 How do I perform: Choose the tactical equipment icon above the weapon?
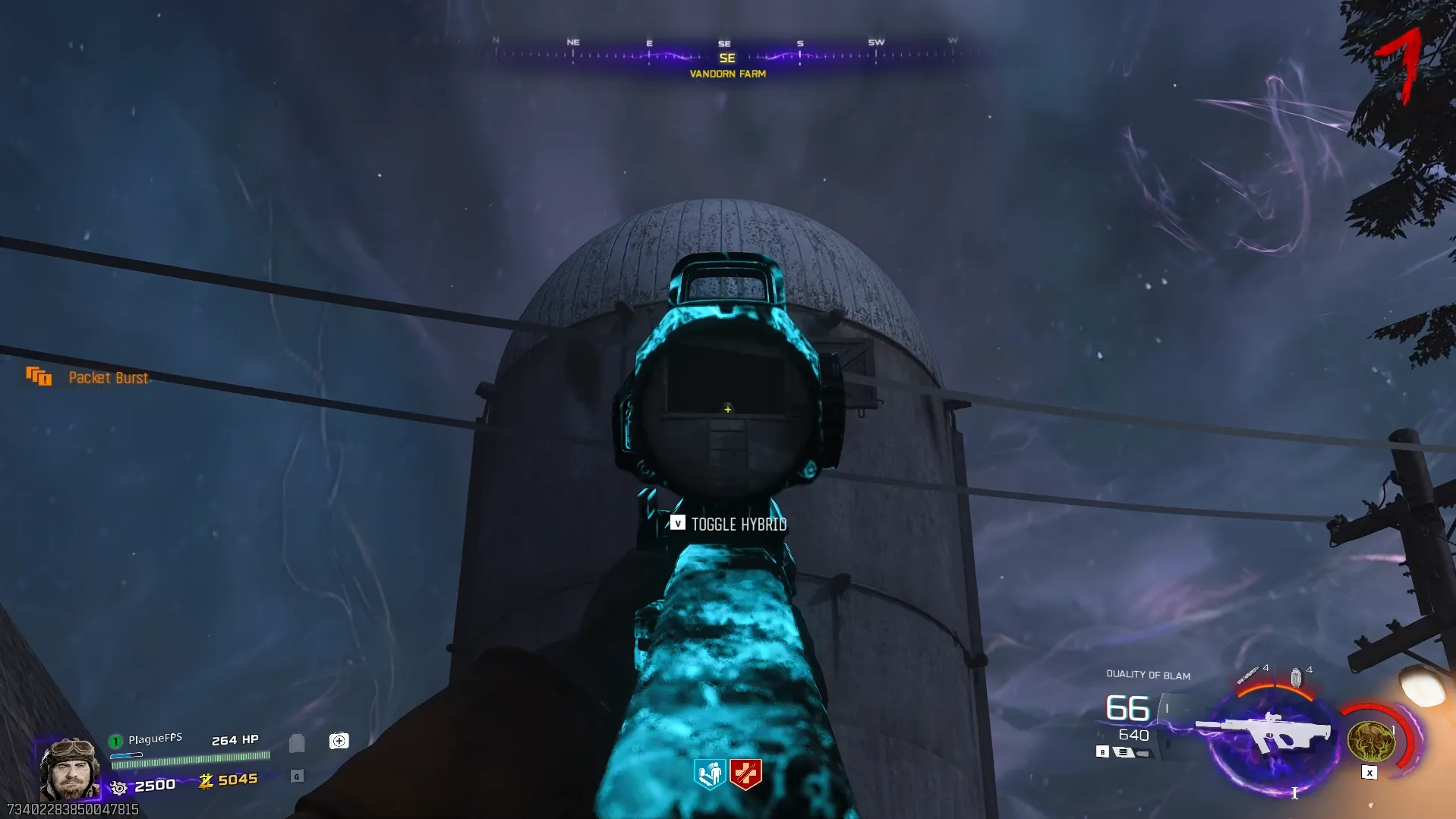tap(1247, 675)
